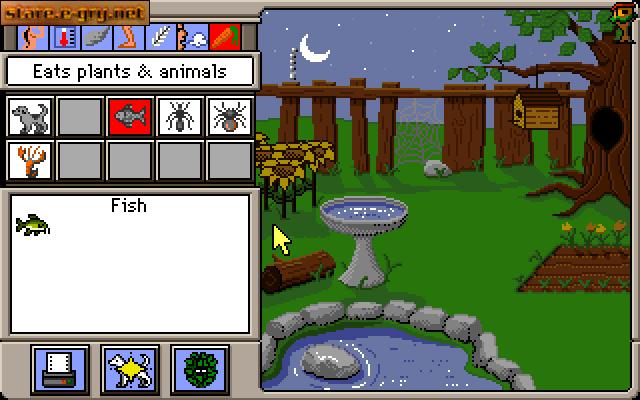Pick the ant tile
Image resolution: width=640 pixels, height=400 pixels.
pyautogui.click(x=180, y=118)
